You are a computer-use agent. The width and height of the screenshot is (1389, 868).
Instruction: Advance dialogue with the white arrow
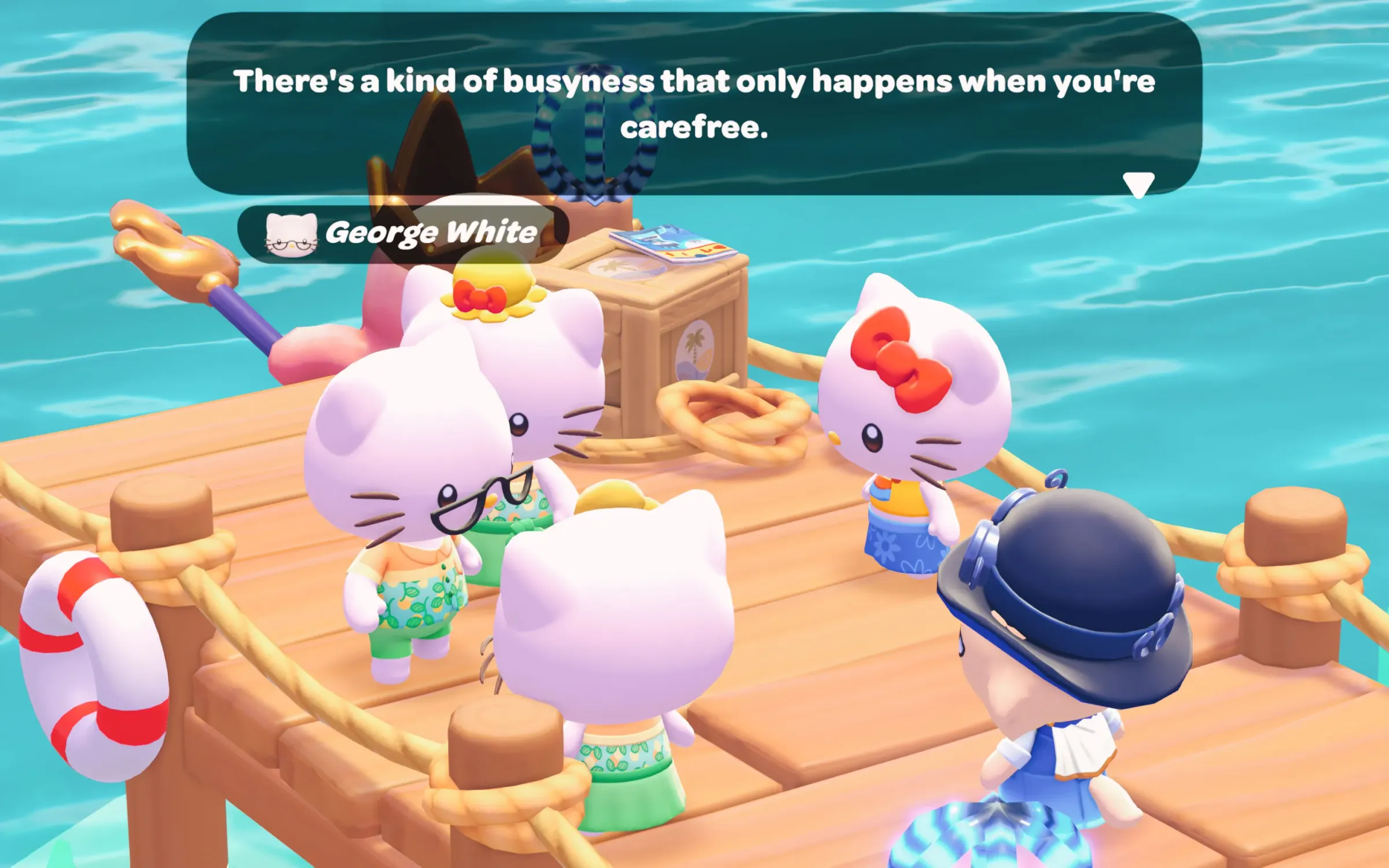pos(1138,185)
